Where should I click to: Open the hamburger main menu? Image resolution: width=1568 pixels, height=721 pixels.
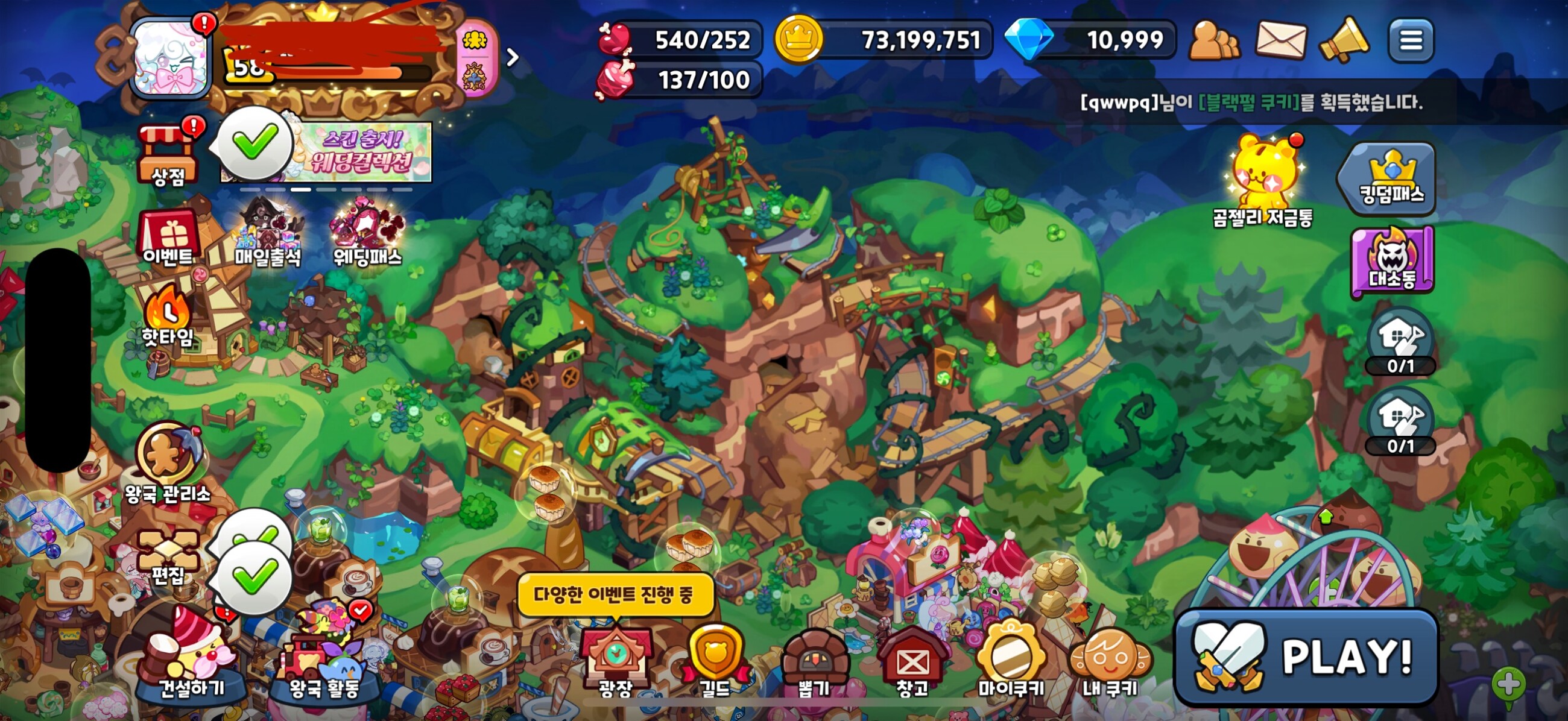coord(1411,41)
